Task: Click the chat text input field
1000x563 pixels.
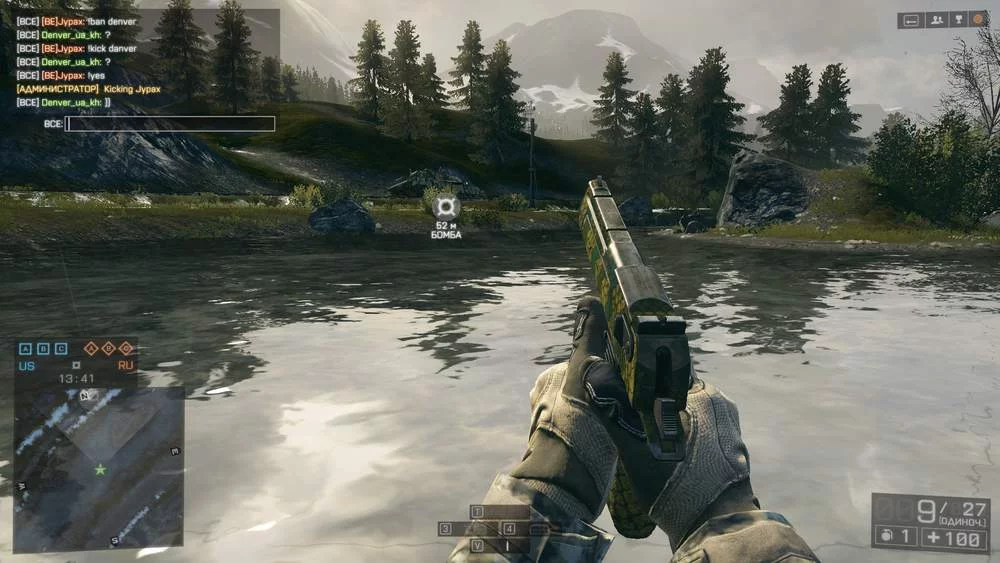Action: coord(169,124)
